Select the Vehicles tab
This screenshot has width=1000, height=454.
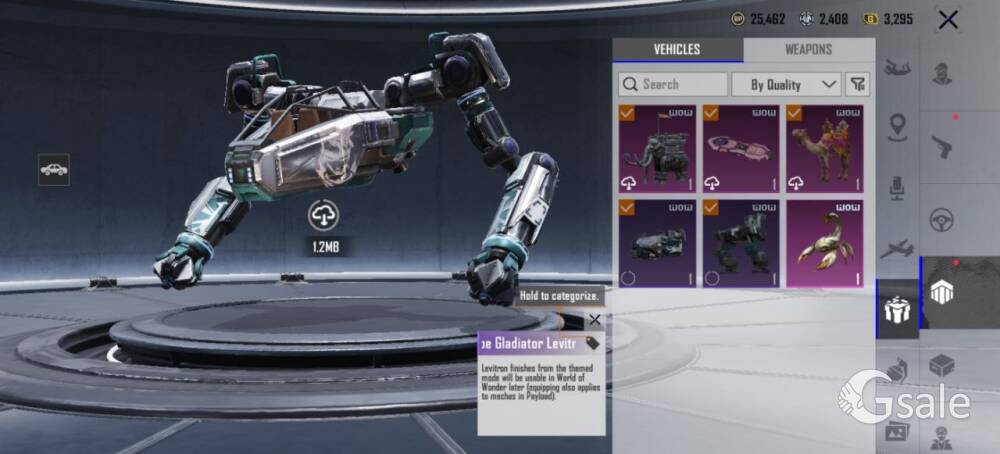pos(677,50)
